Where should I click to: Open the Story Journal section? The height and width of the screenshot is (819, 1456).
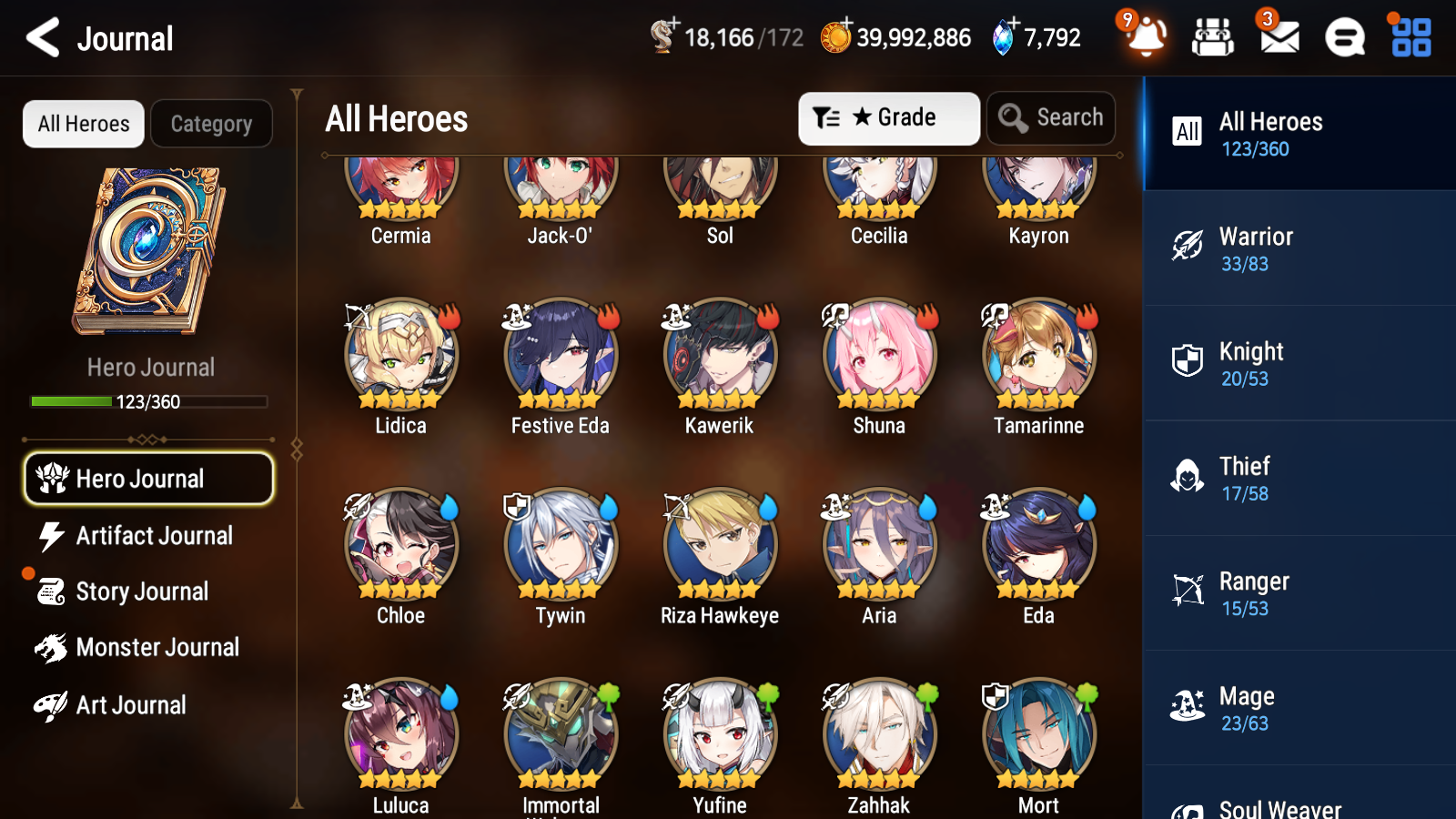[x=141, y=591]
